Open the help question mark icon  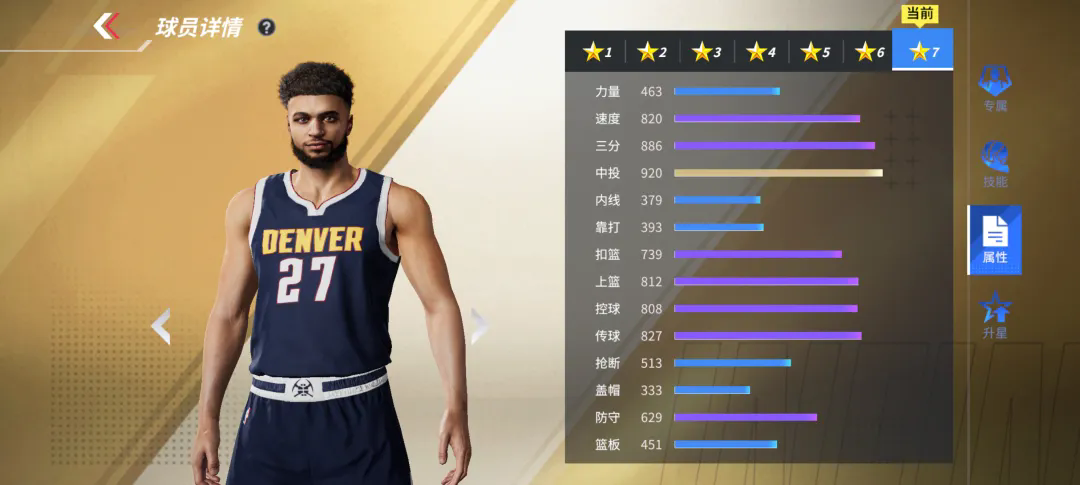click(266, 28)
